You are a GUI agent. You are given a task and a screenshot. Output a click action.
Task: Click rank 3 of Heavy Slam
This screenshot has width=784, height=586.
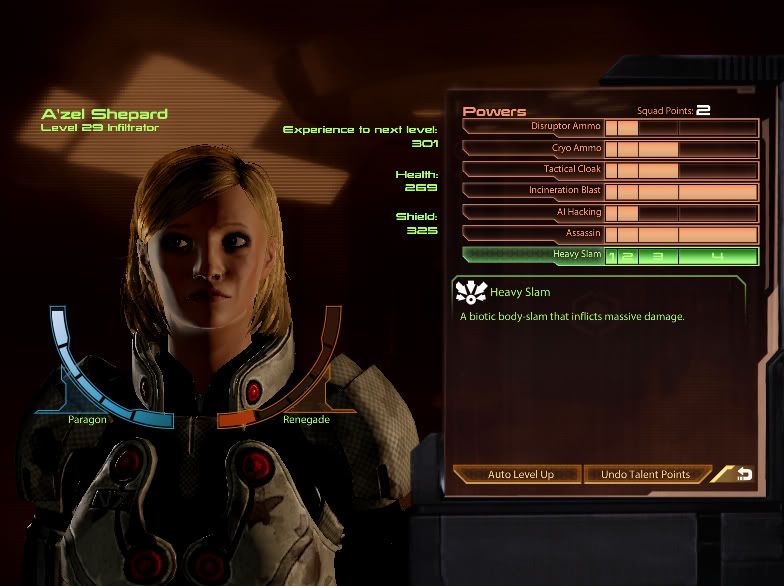658,256
